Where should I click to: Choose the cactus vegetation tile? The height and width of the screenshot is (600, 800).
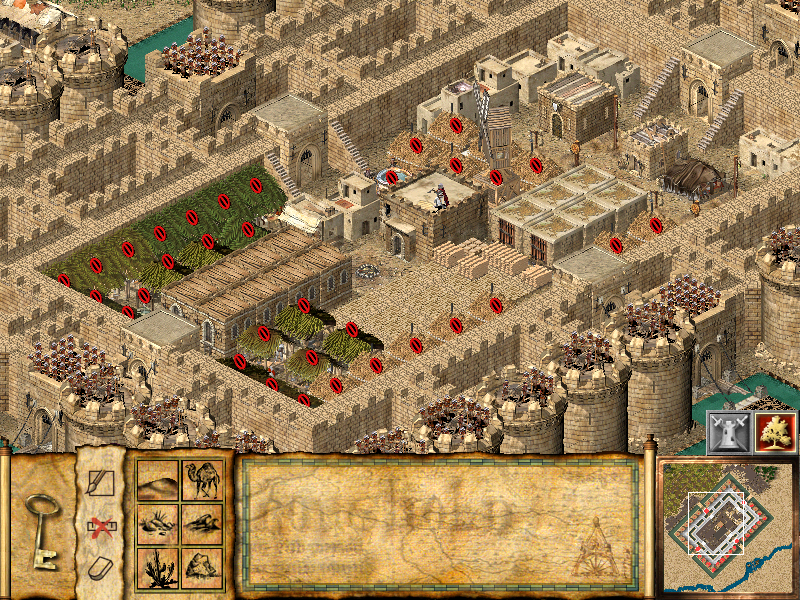(158, 566)
